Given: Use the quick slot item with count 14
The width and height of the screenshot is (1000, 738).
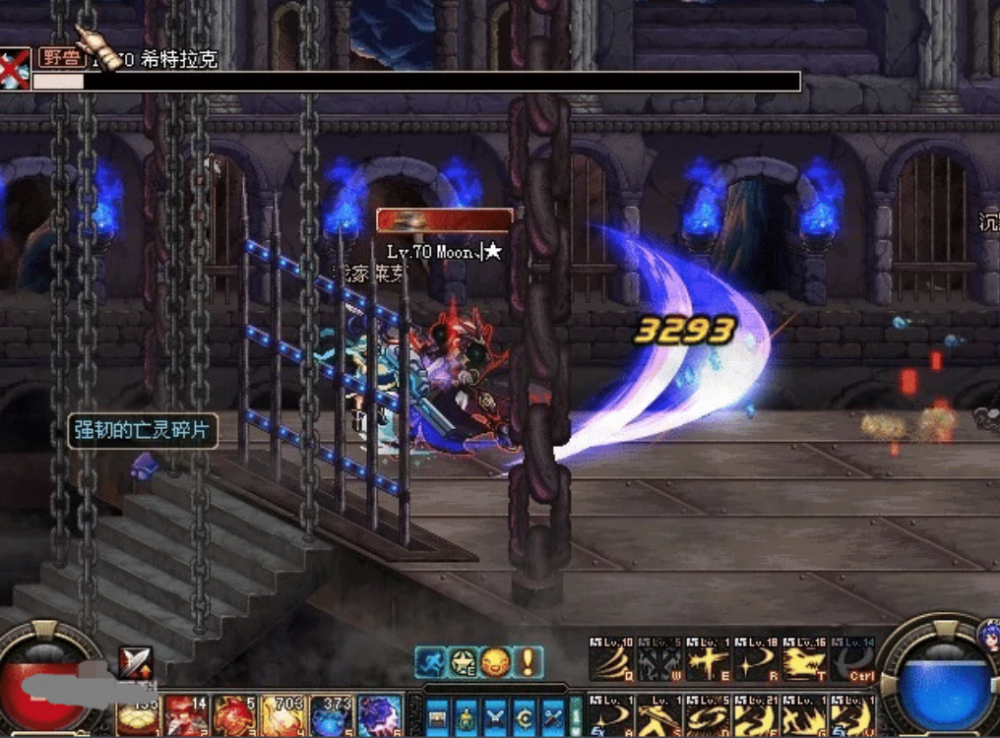Looking at the screenshot, I should [x=186, y=716].
